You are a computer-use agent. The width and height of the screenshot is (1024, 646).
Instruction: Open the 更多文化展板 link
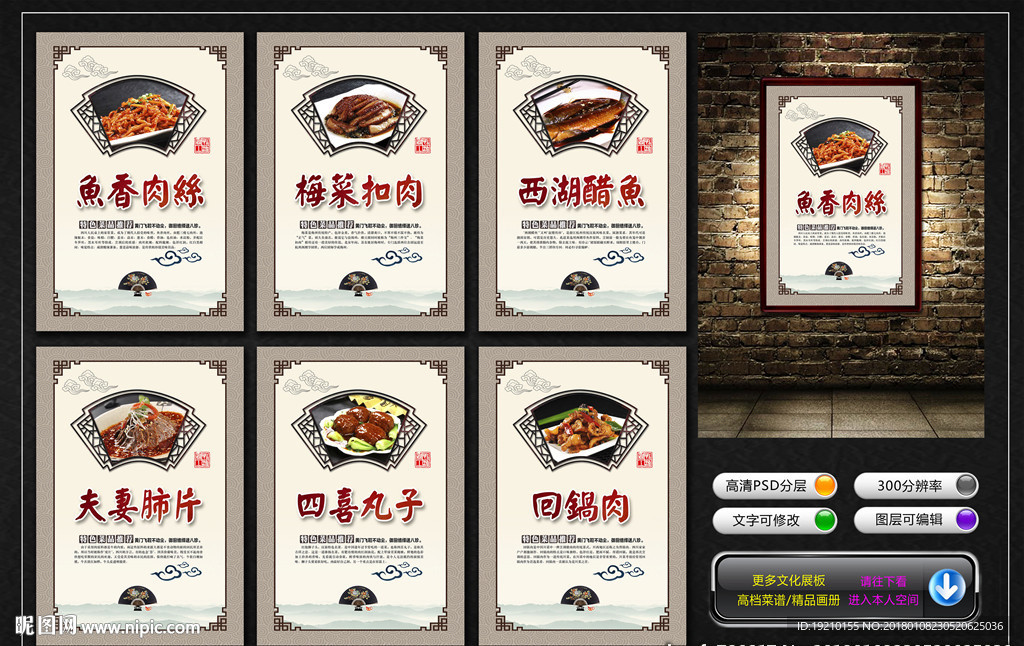pos(788,581)
